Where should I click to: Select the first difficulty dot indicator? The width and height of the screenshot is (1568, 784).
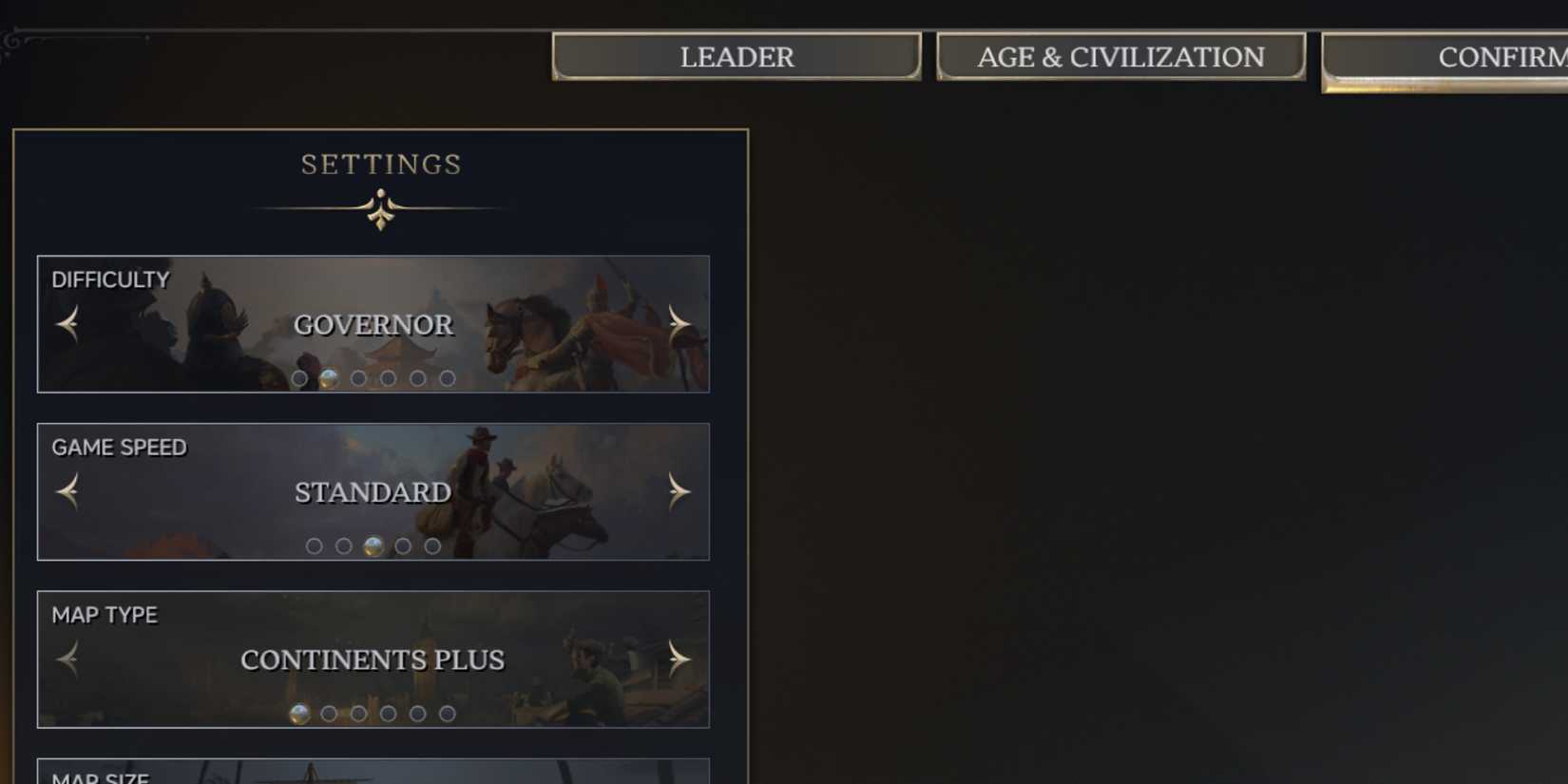(300, 377)
